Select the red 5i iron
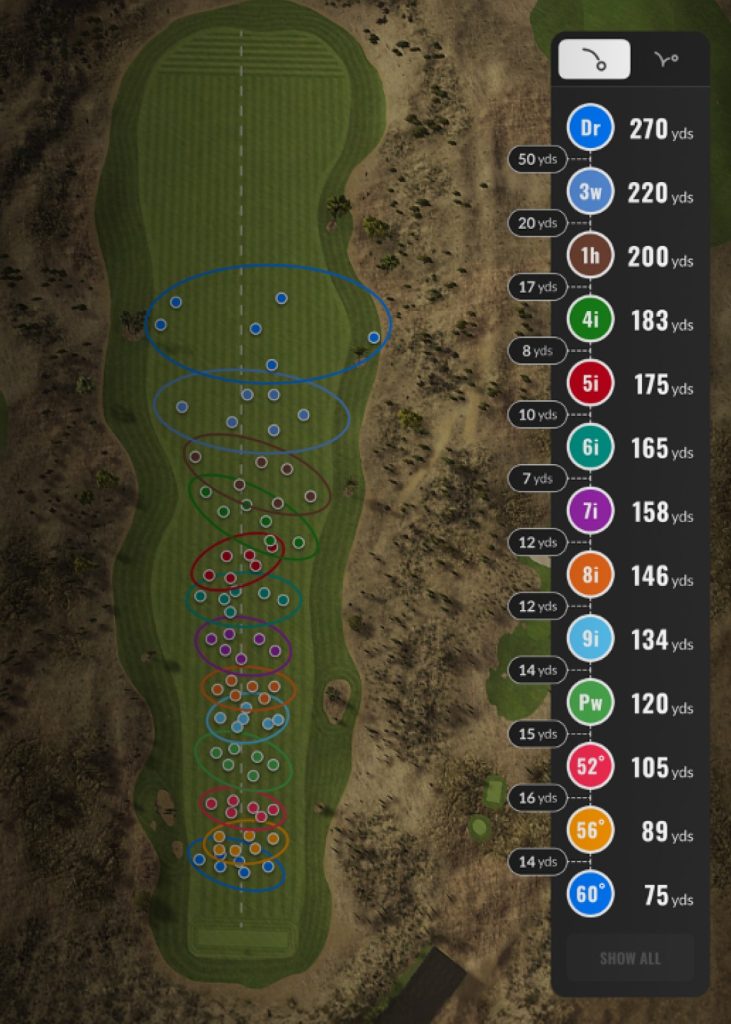 pos(590,384)
